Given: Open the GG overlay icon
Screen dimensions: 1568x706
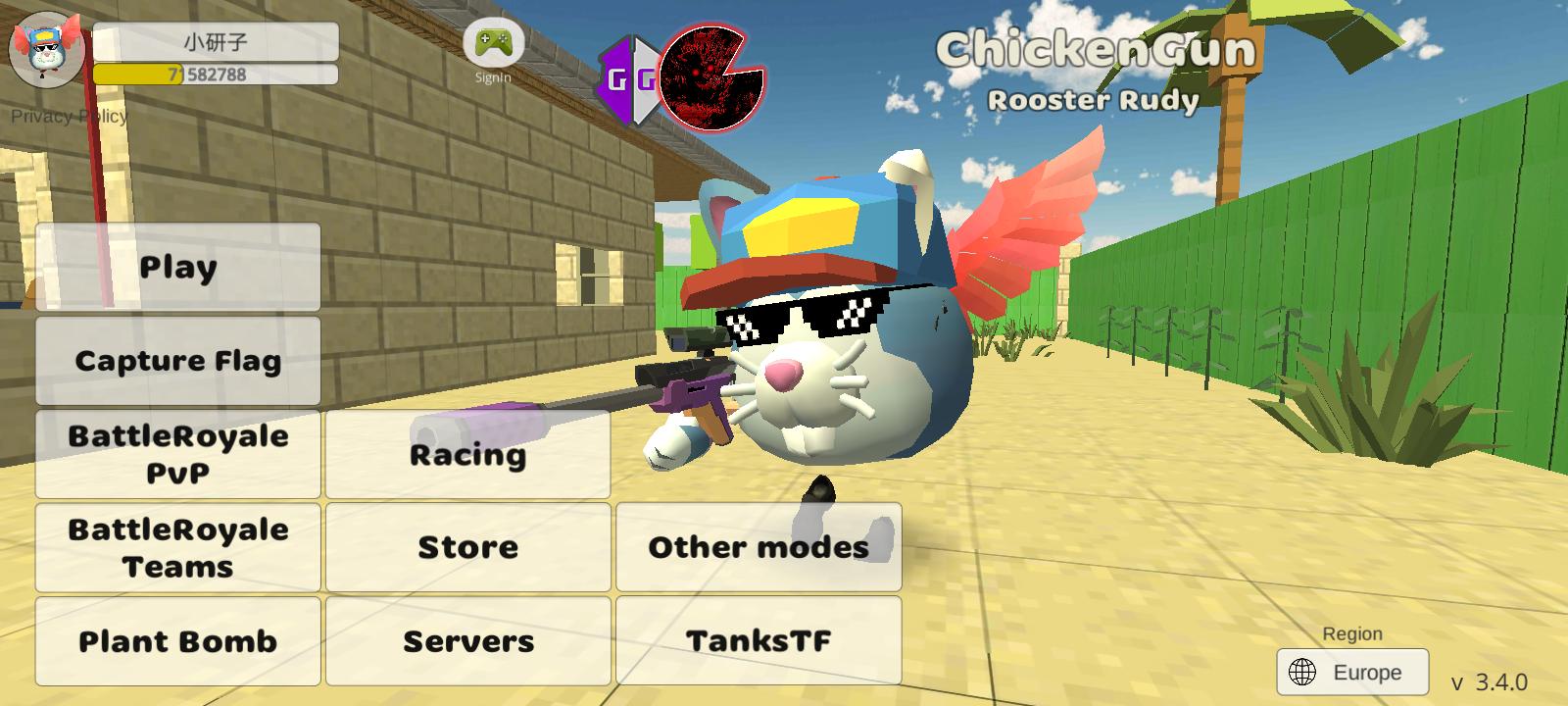Looking at the screenshot, I should pyautogui.click(x=627, y=80).
